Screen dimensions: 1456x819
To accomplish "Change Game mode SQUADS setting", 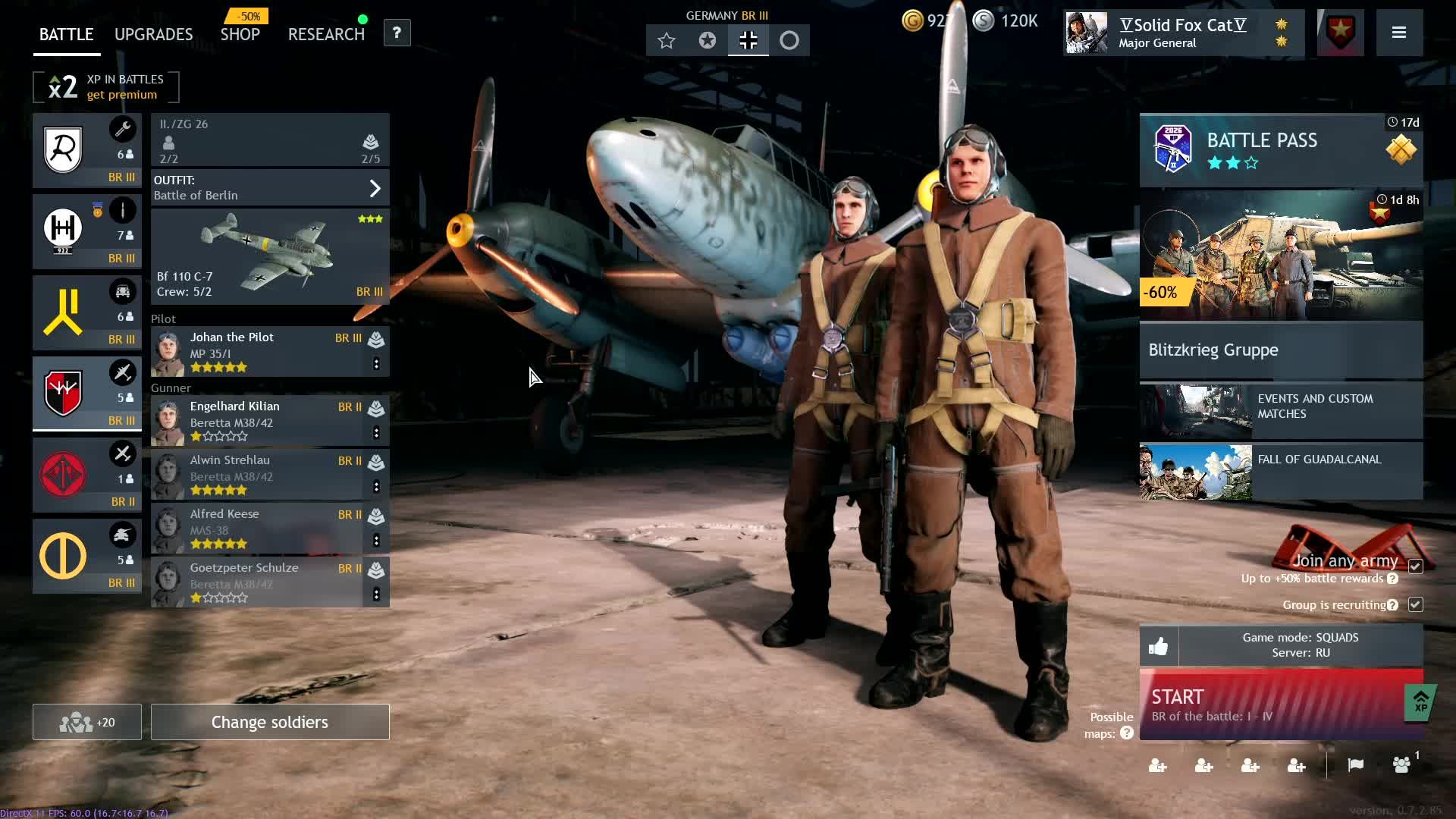I will (1300, 645).
